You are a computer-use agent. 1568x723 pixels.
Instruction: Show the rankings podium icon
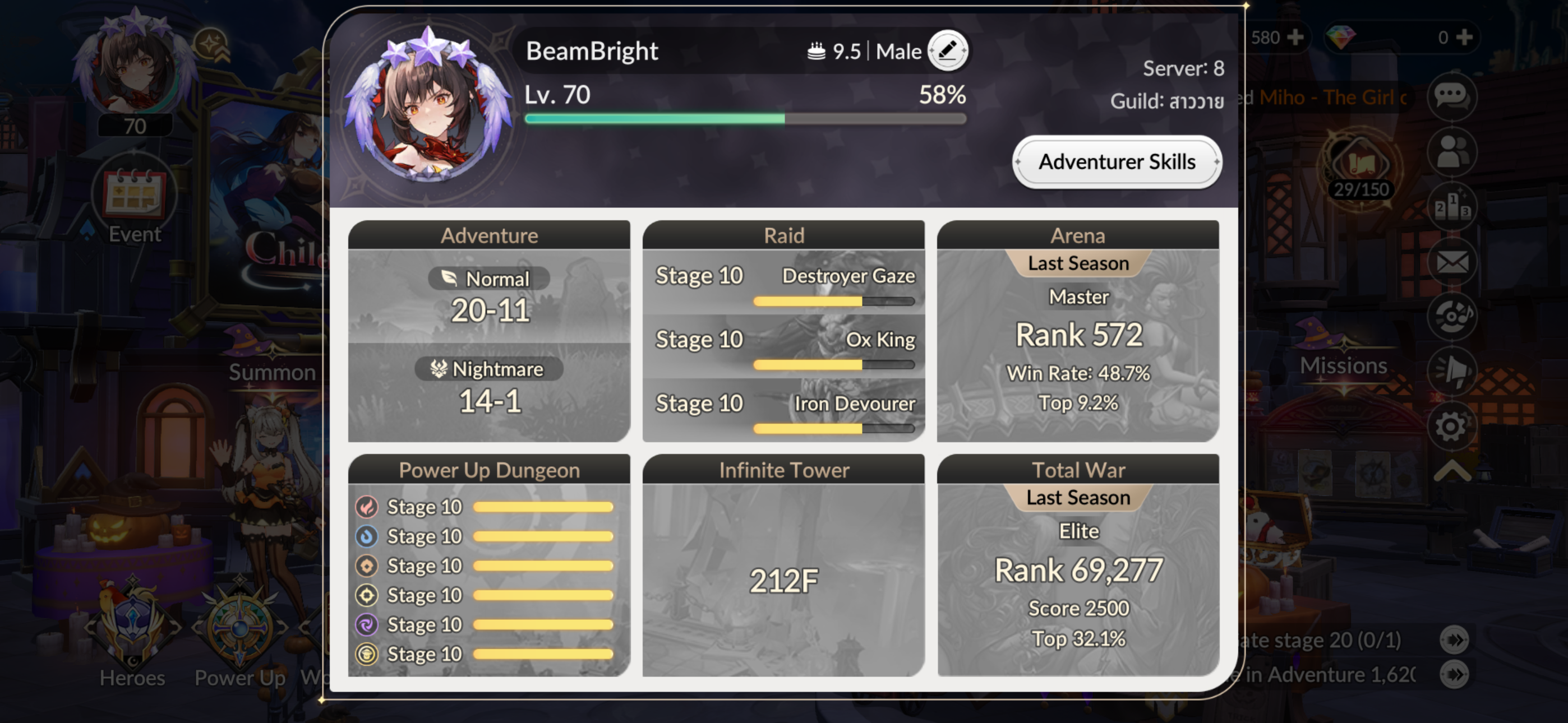(x=1452, y=207)
